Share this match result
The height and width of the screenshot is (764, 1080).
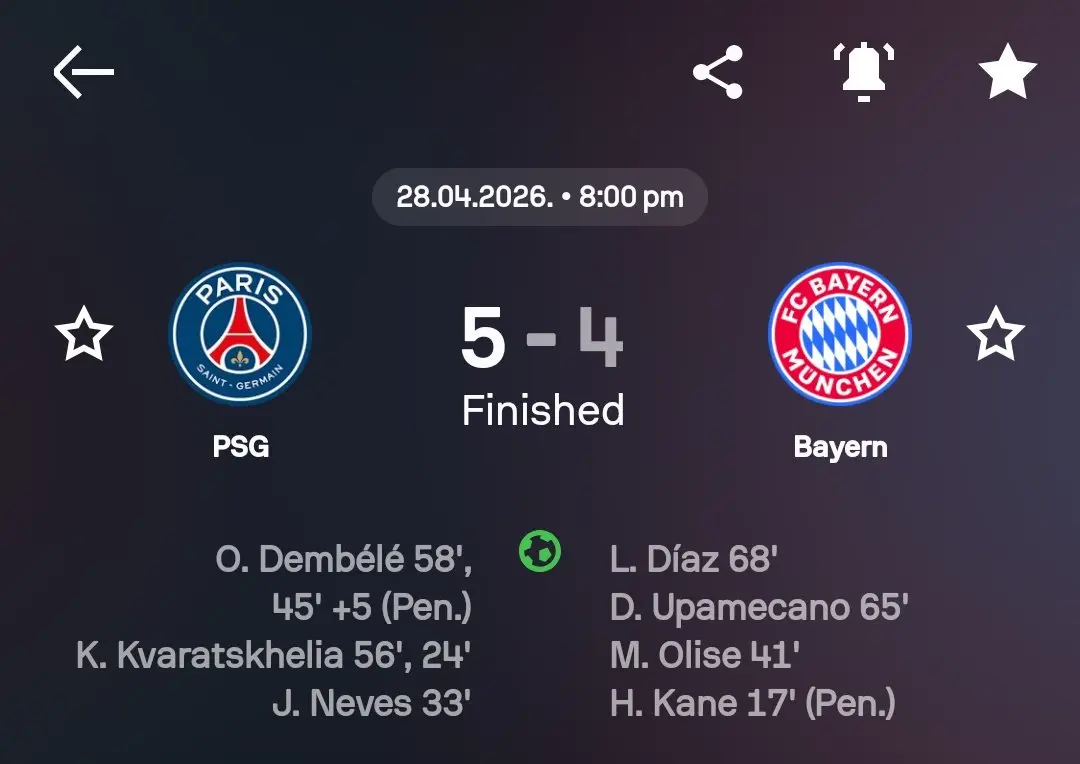click(718, 72)
